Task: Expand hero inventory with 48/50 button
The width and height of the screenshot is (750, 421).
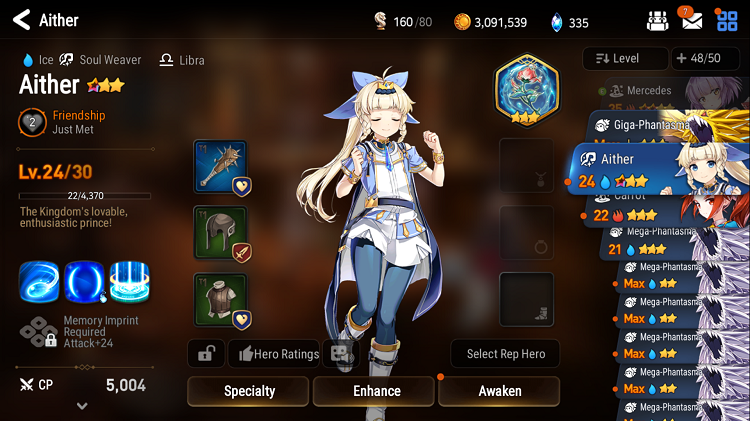Action: click(705, 58)
